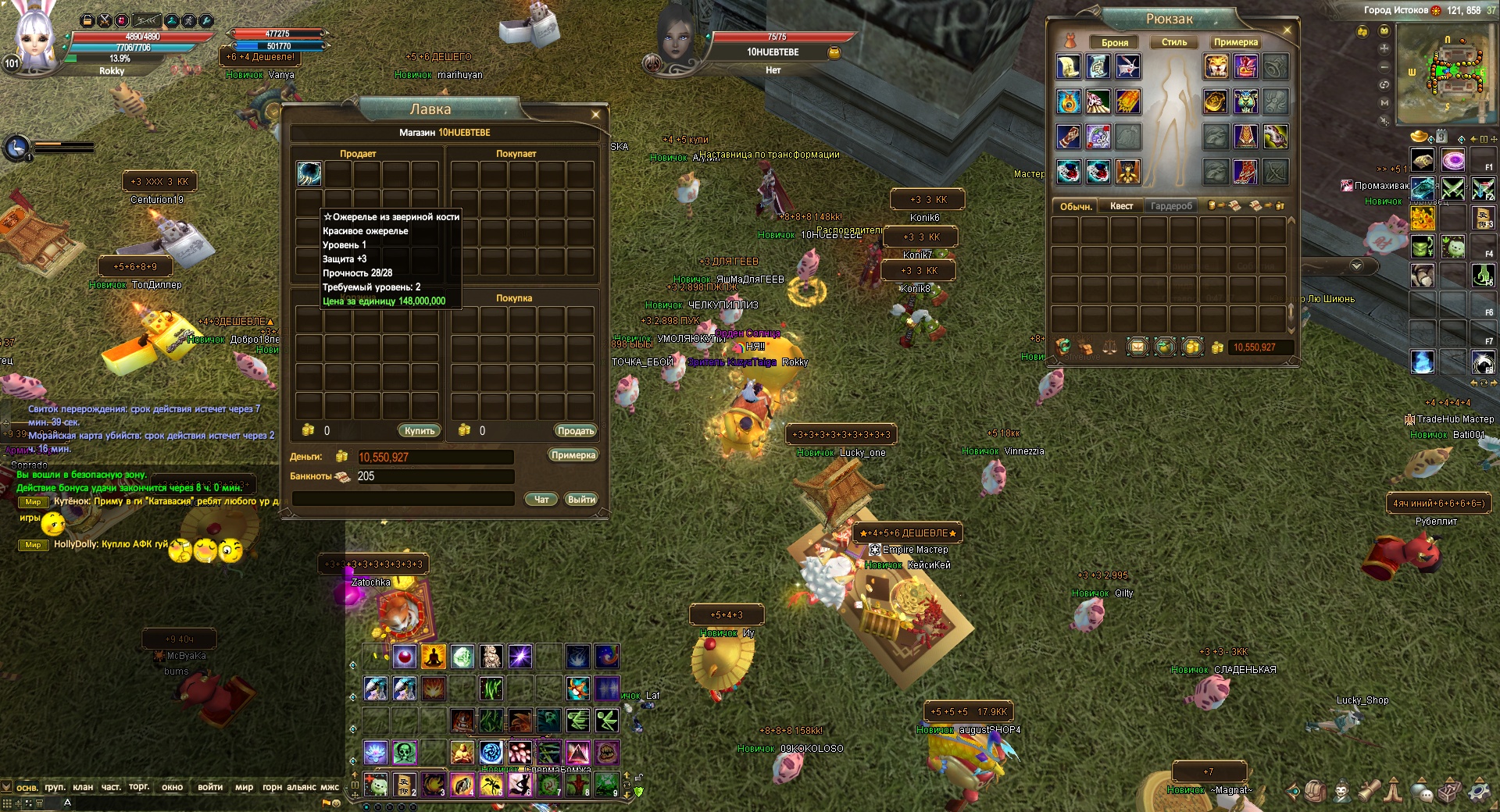Select the necklace item in the Продает grid
The width and height of the screenshot is (1500, 812).
(309, 173)
